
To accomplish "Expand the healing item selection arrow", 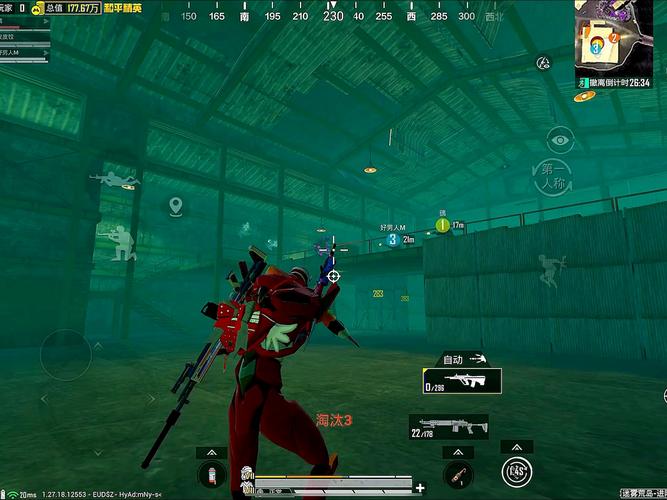I will 210,452.
